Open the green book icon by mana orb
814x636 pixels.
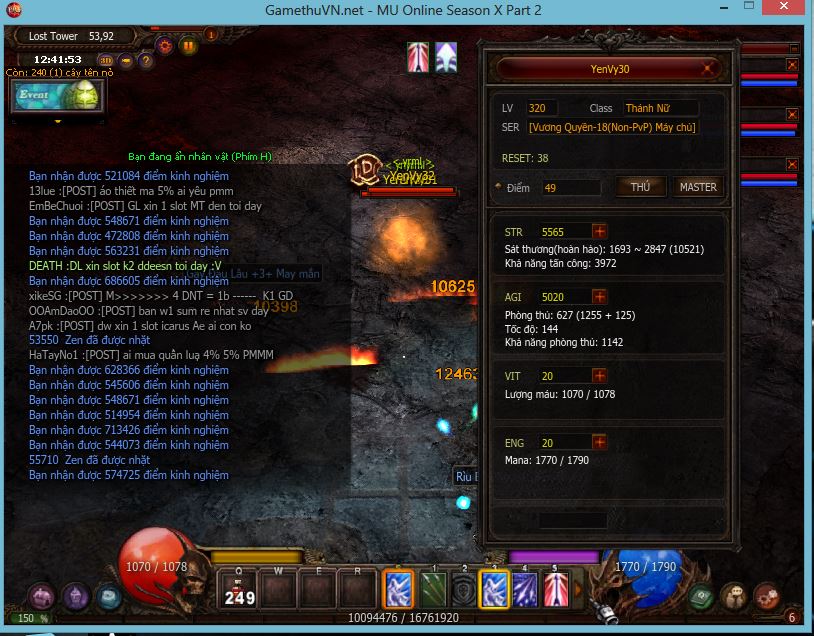point(701,595)
